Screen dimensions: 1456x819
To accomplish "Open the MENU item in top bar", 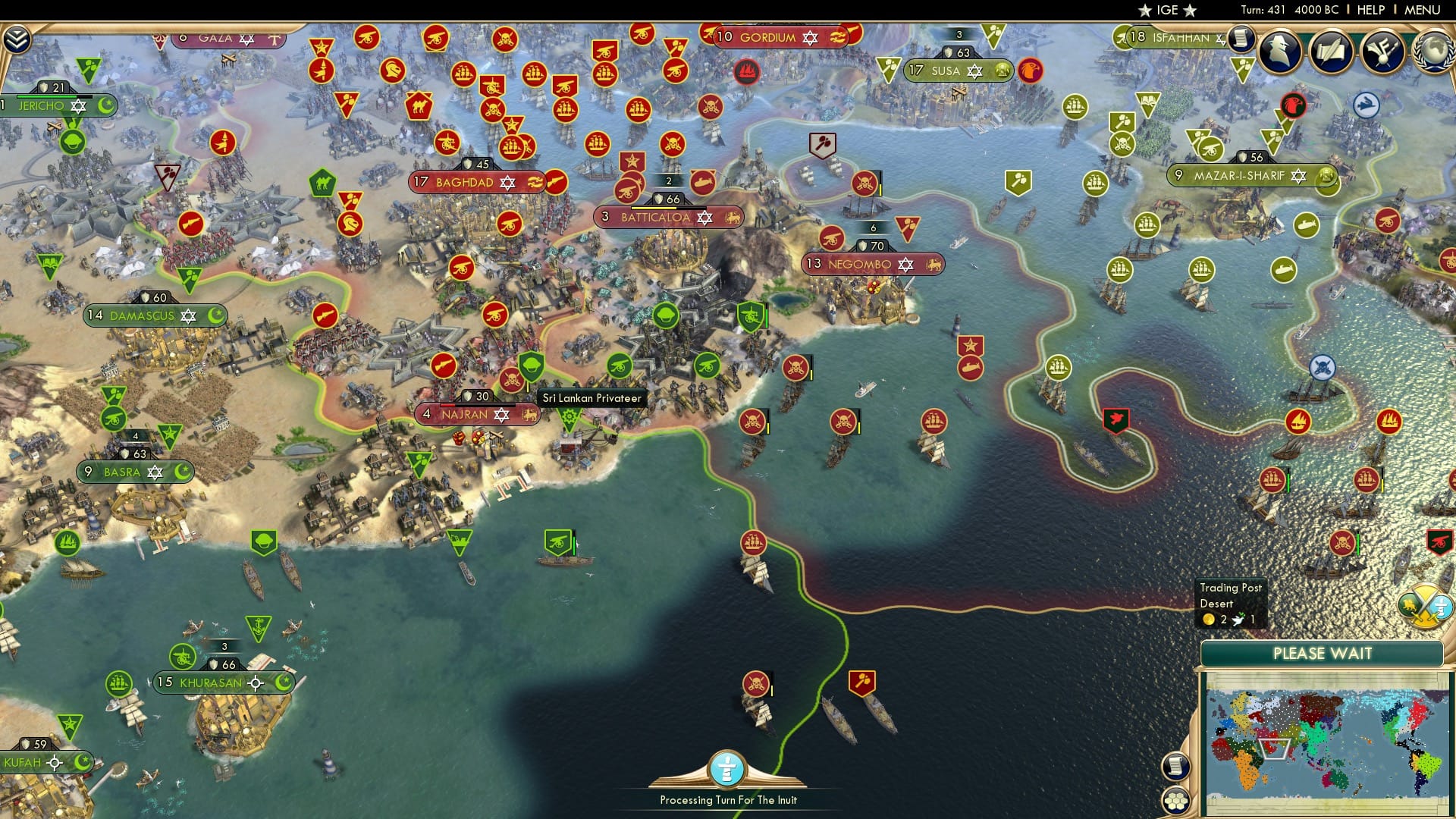I will [1423, 10].
